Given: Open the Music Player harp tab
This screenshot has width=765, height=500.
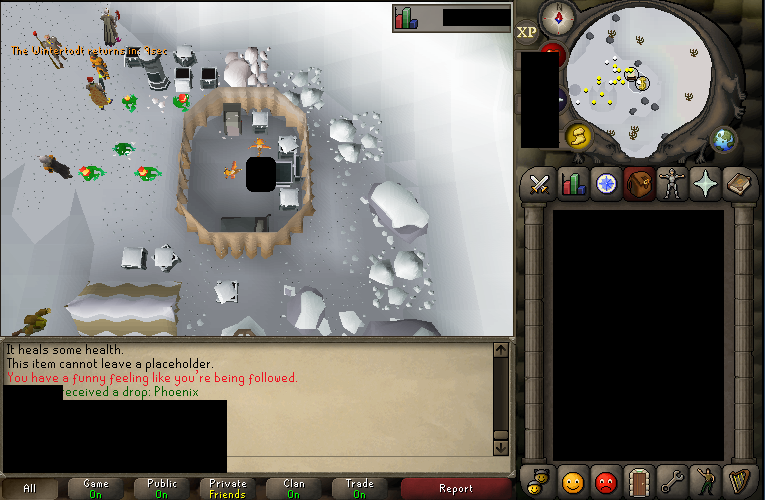Looking at the screenshot, I should (738, 481).
